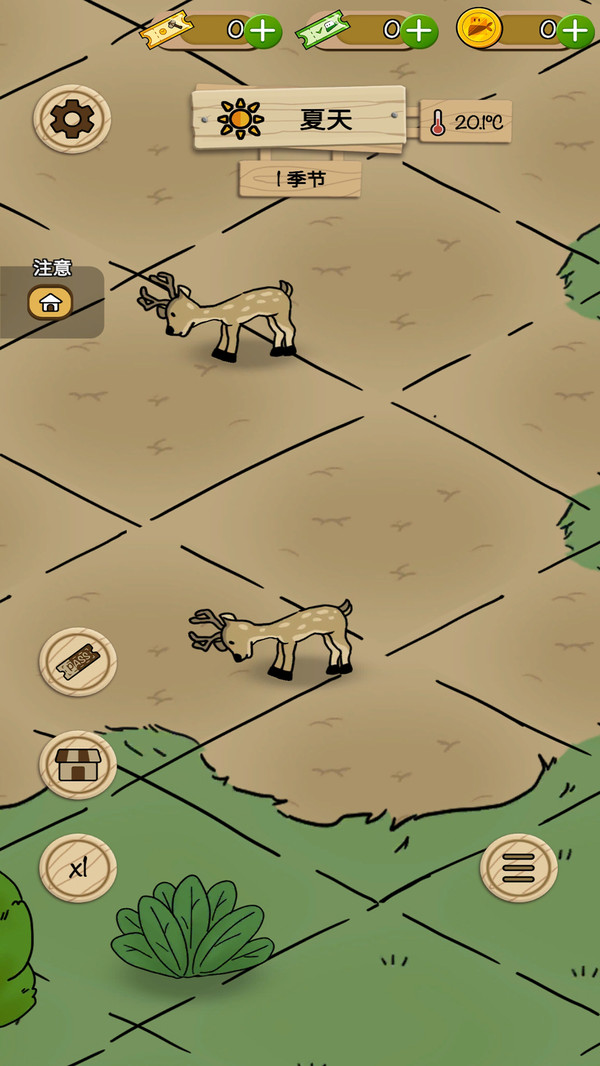Open the PASS ticket button

tap(78, 661)
